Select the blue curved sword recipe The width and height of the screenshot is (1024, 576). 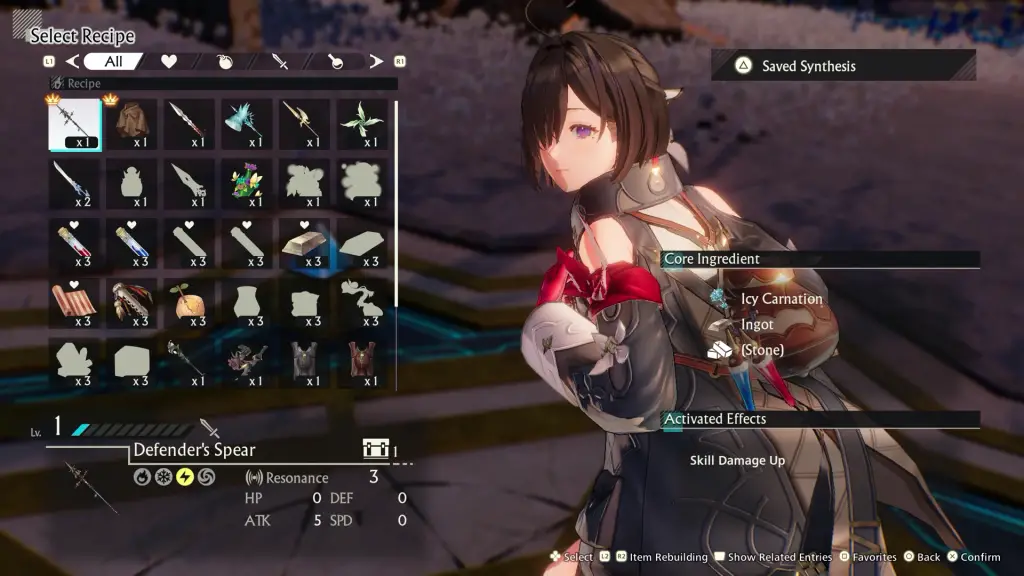pyautogui.click(x=75, y=184)
